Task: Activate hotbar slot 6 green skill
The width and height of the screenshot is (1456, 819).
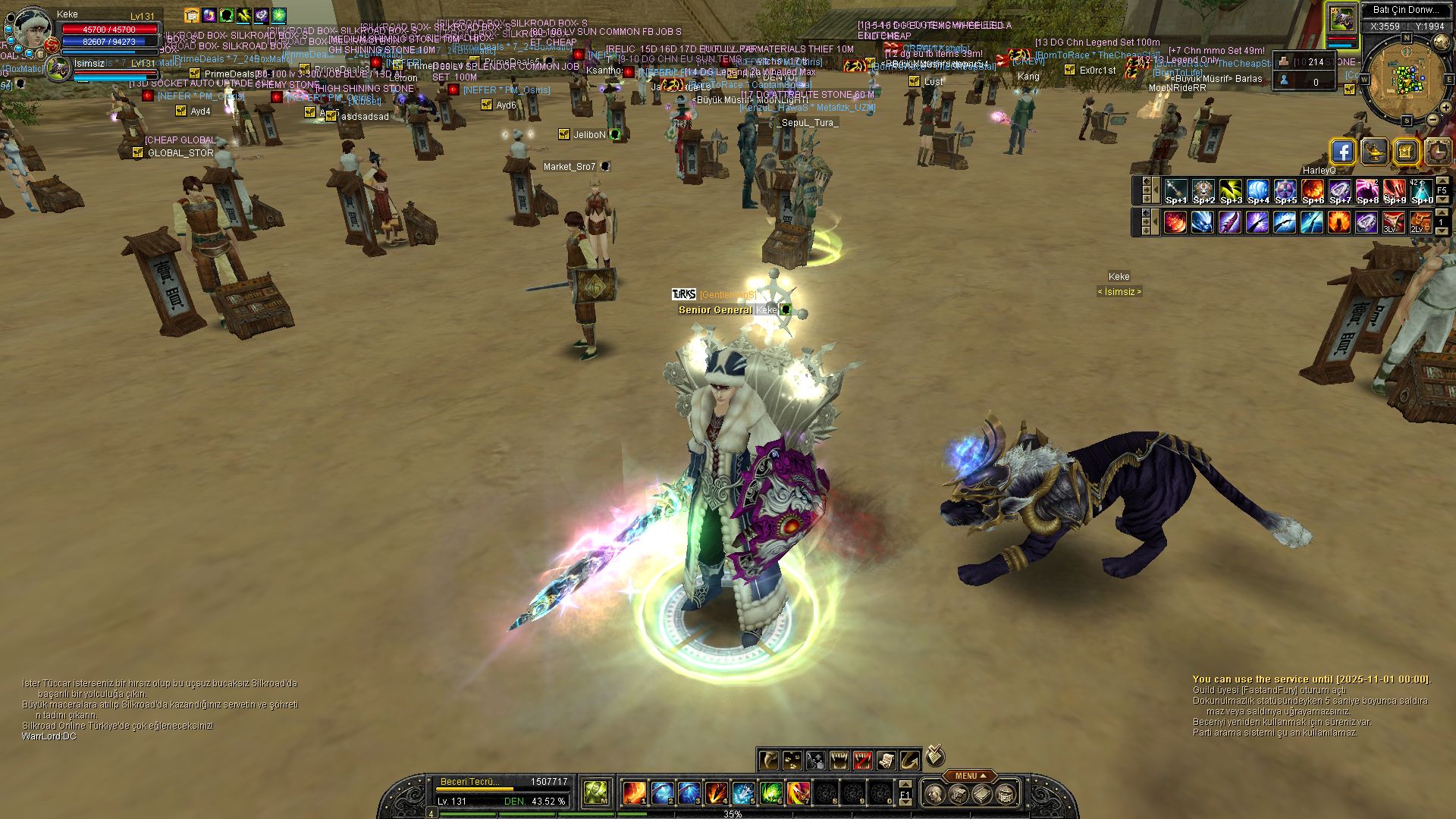Action: click(770, 793)
